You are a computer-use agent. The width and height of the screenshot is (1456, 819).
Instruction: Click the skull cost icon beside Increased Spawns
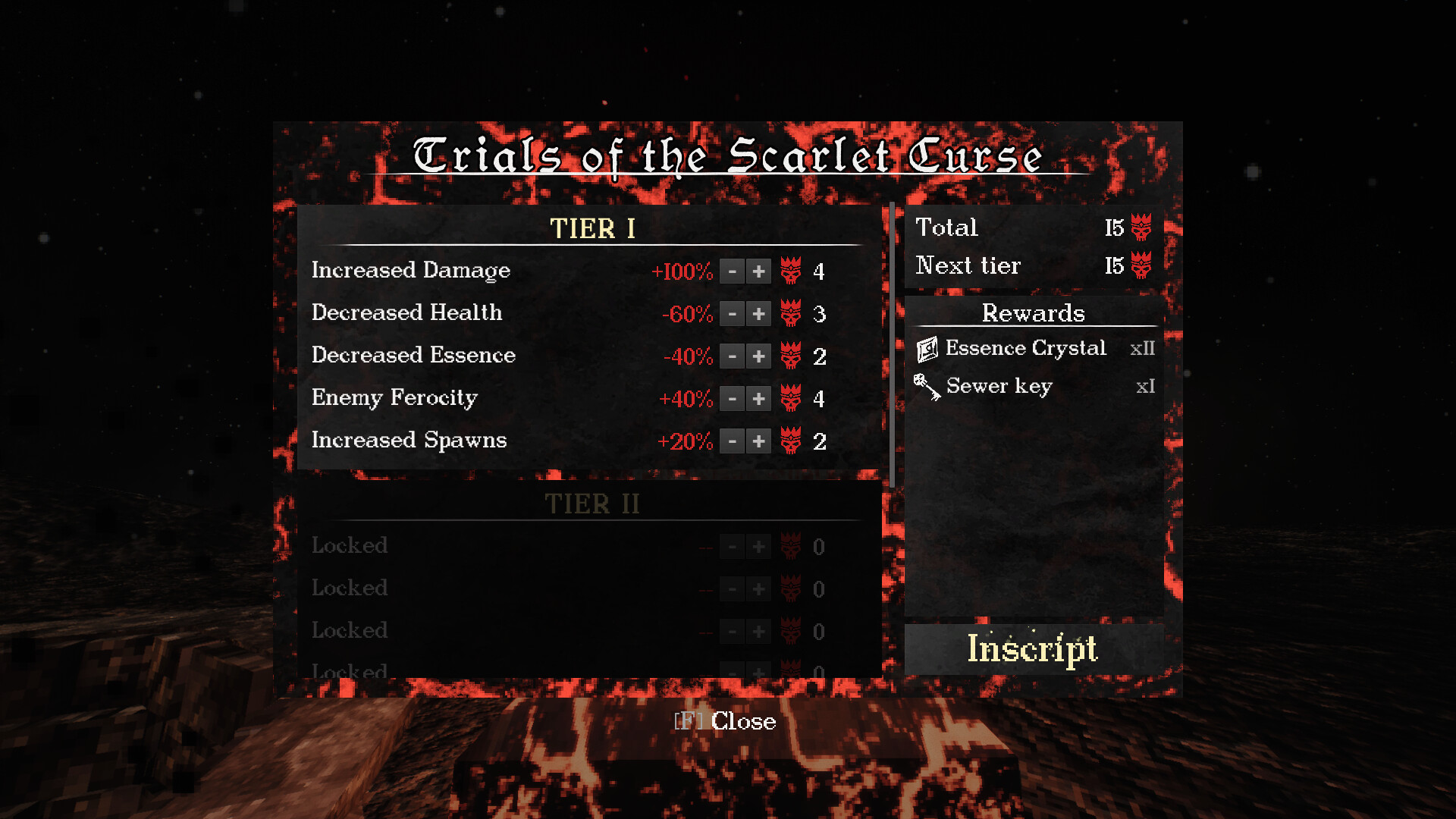click(791, 441)
